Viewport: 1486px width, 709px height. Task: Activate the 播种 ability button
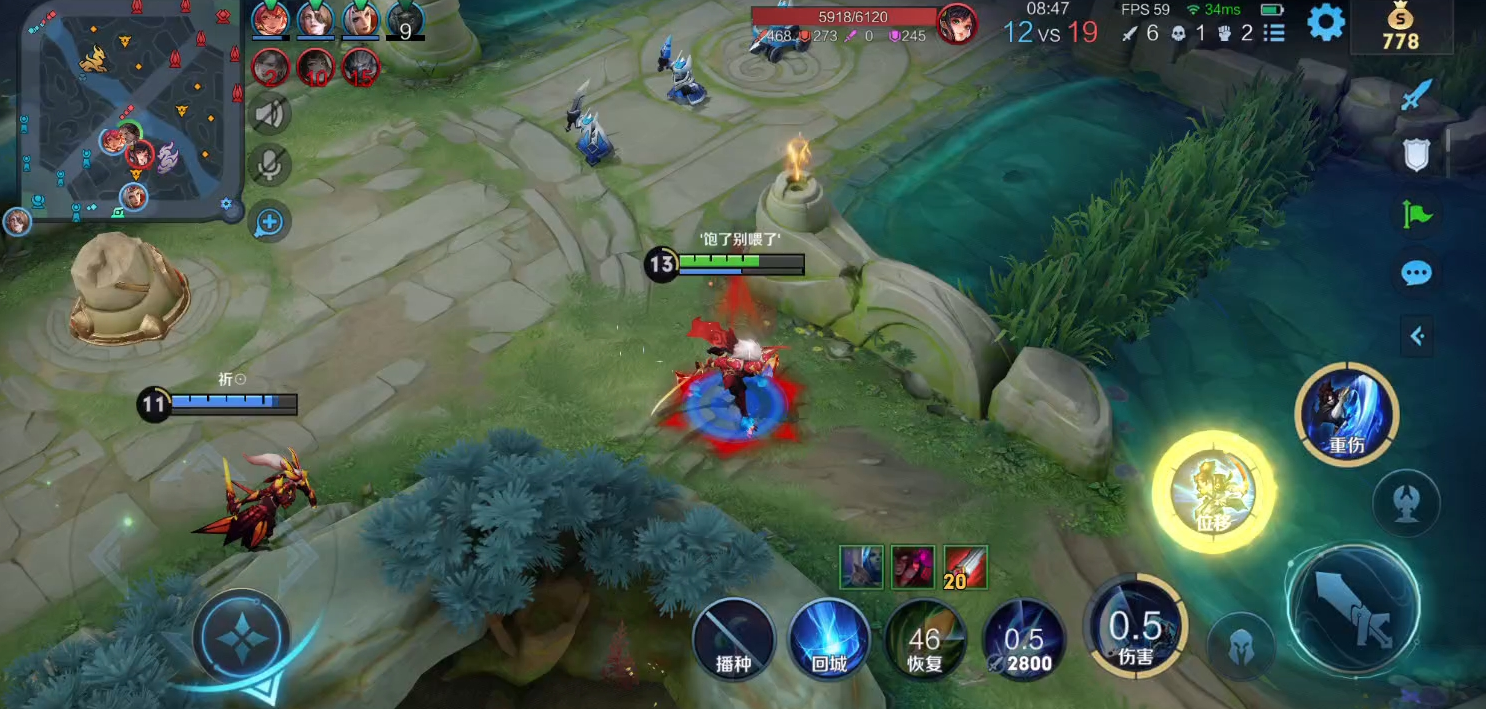tap(734, 639)
